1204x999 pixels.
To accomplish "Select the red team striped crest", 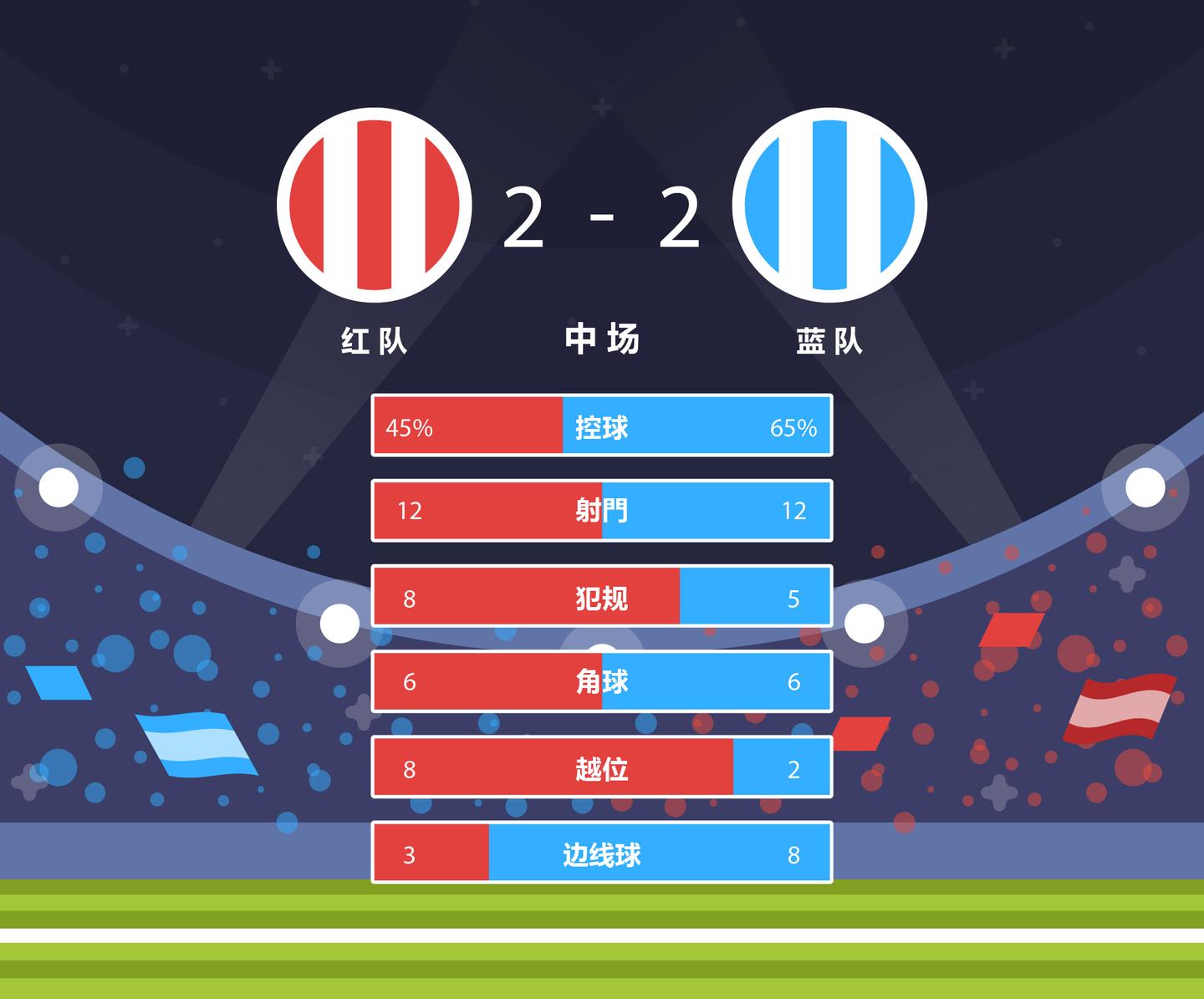I will point(375,205).
